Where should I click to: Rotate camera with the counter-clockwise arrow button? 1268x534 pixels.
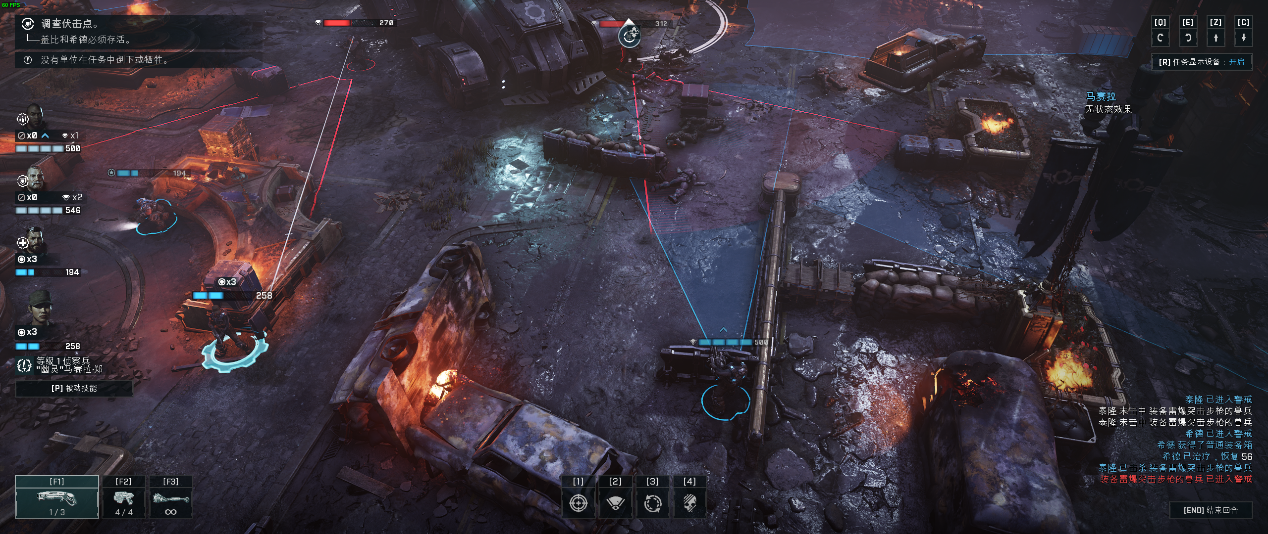click(1160, 38)
